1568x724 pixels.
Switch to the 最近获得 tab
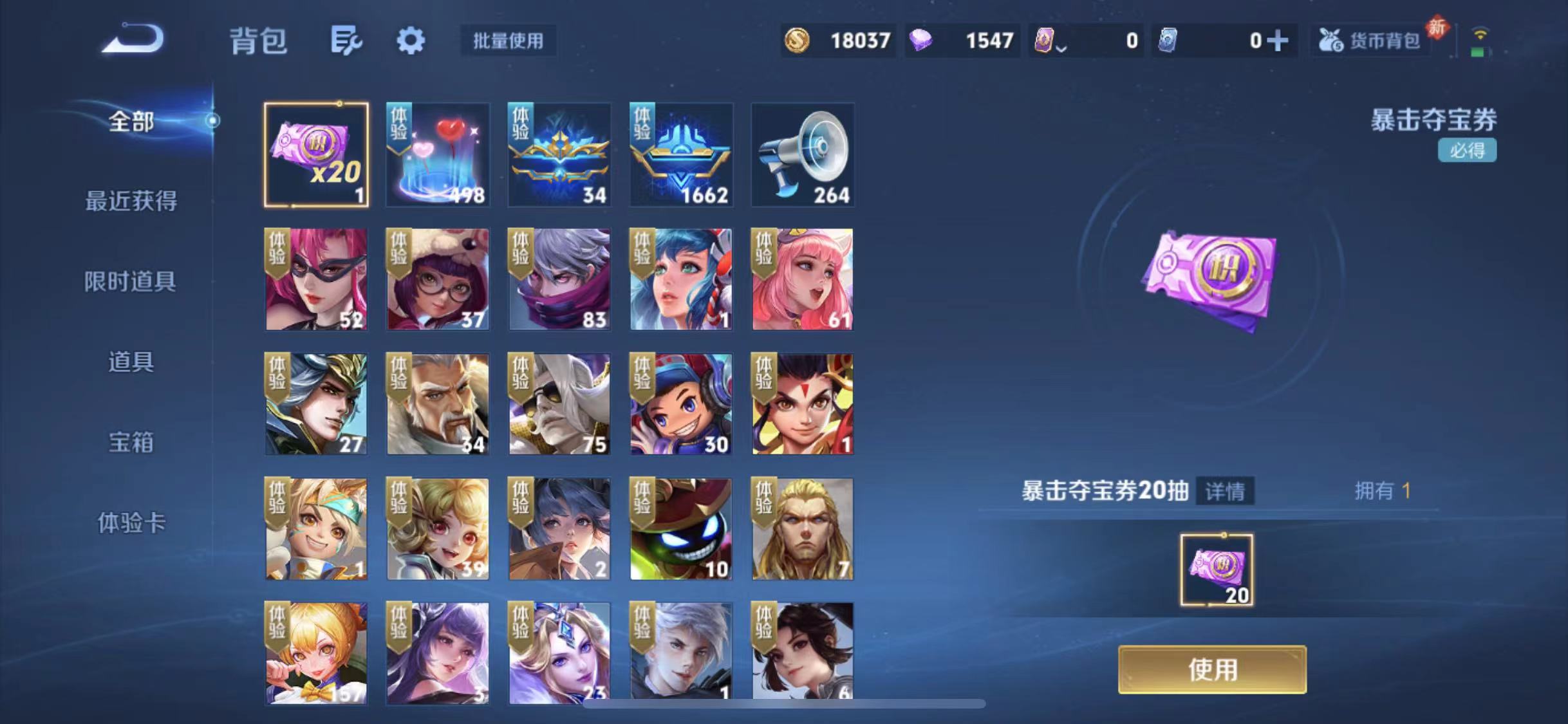[x=131, y=201]
